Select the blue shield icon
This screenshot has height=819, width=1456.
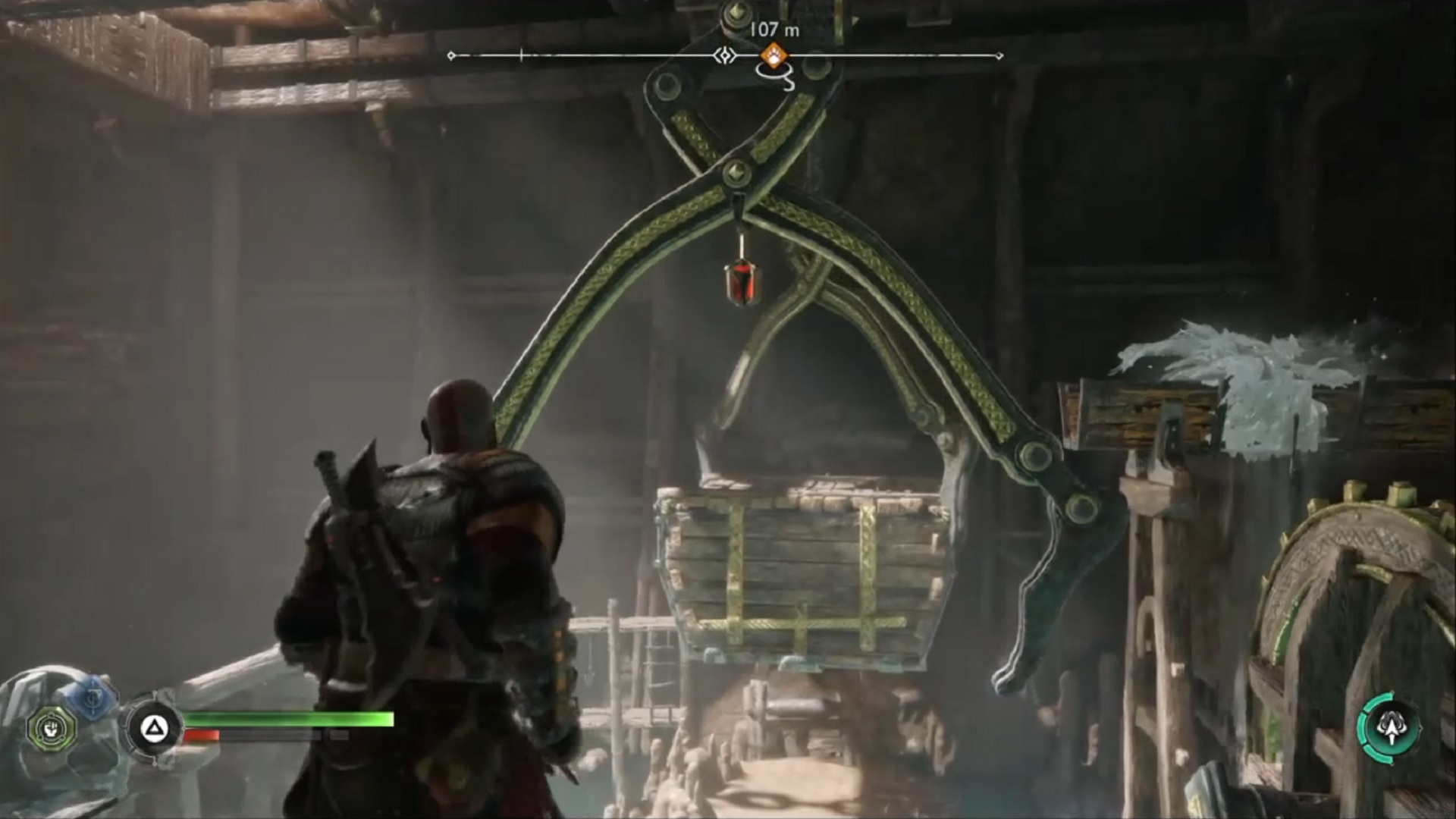point(92,695)
